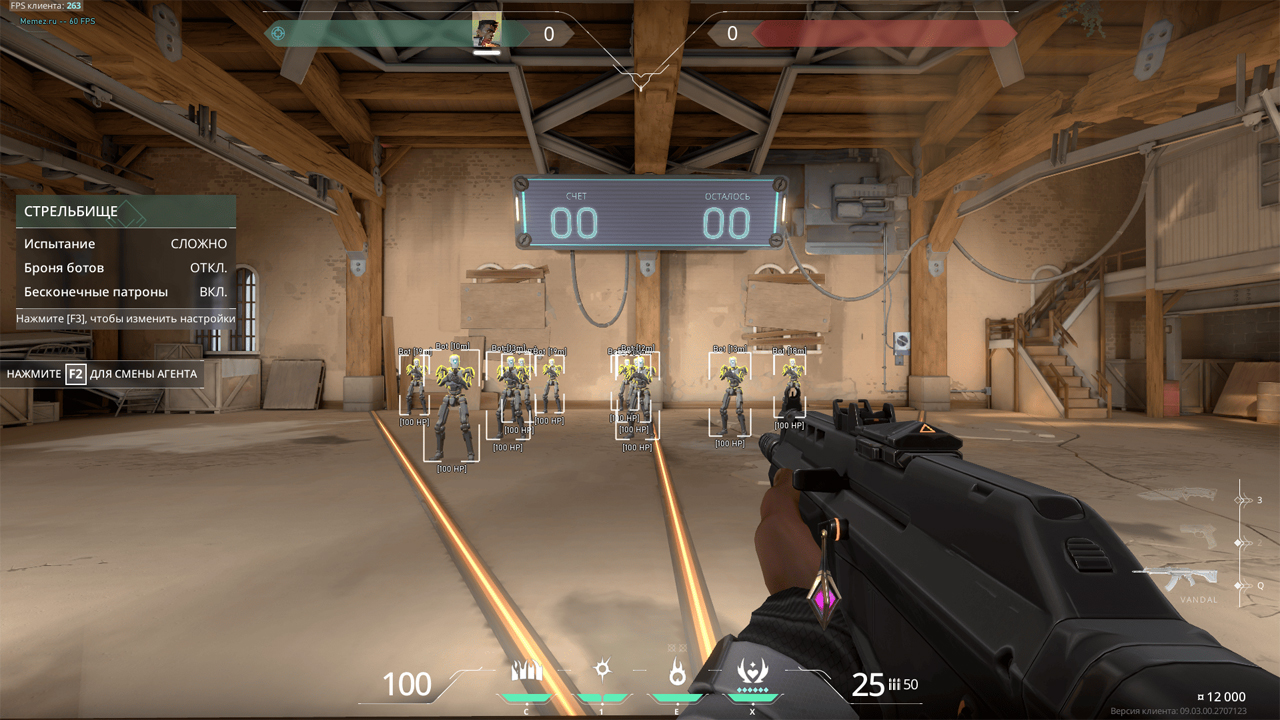1280x720 pixels.
Task: Toggle the Броня ботов option
Action: coord(208,268)
